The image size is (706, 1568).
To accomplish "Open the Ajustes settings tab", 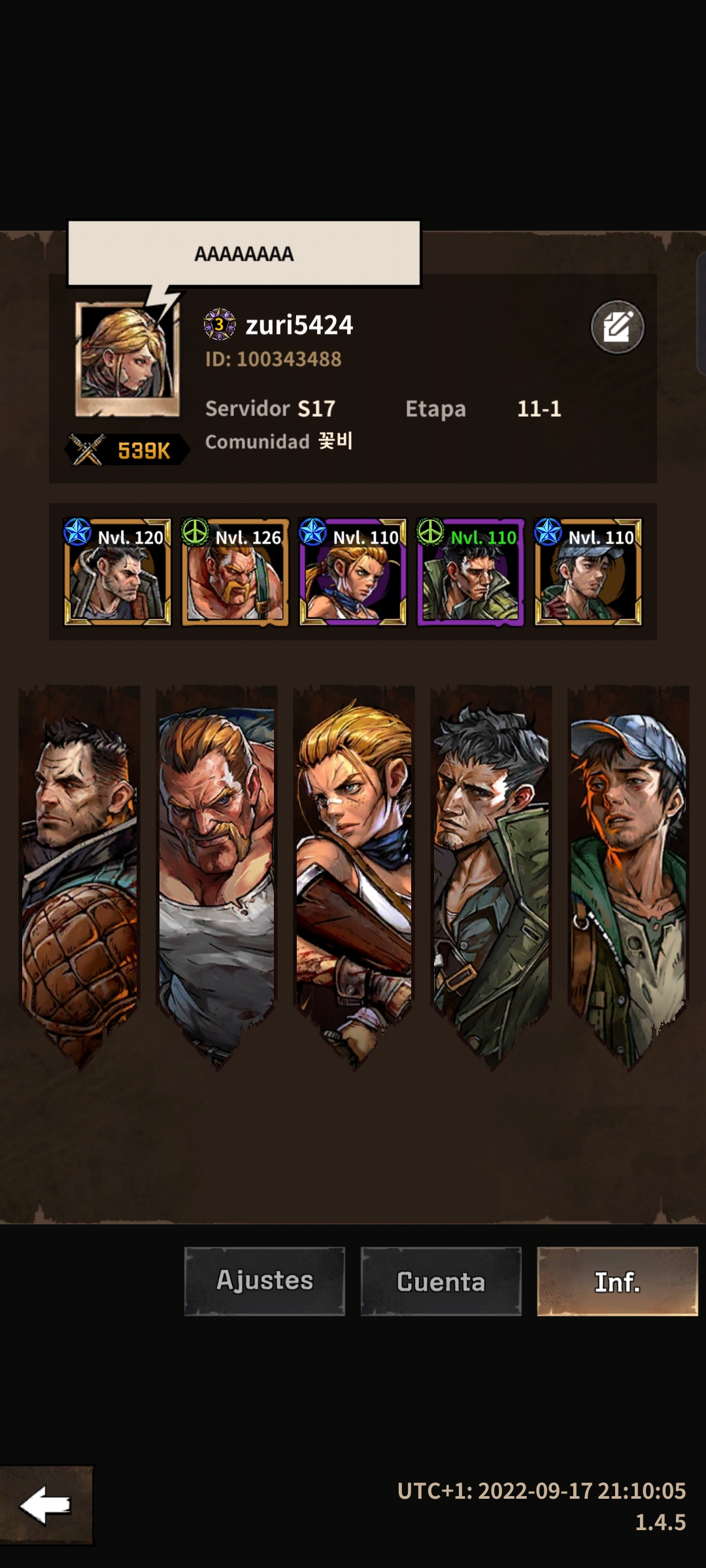I will point(265,1281).
